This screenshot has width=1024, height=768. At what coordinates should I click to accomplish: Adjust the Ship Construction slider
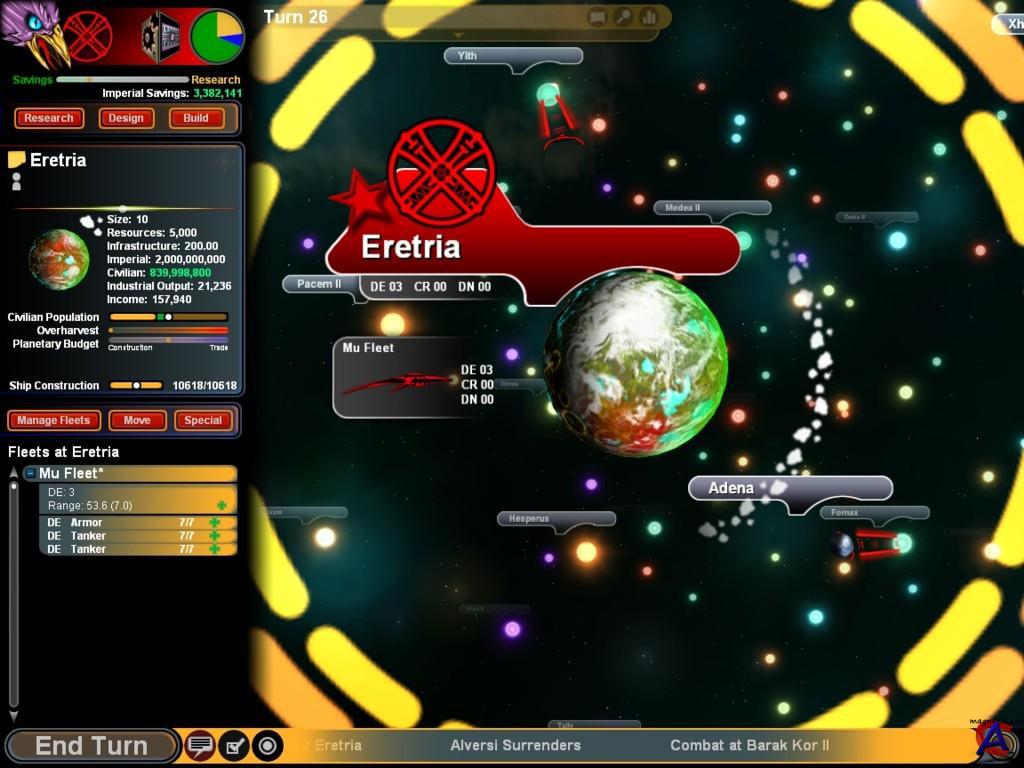pyautogui.click(x=136, y=385)
